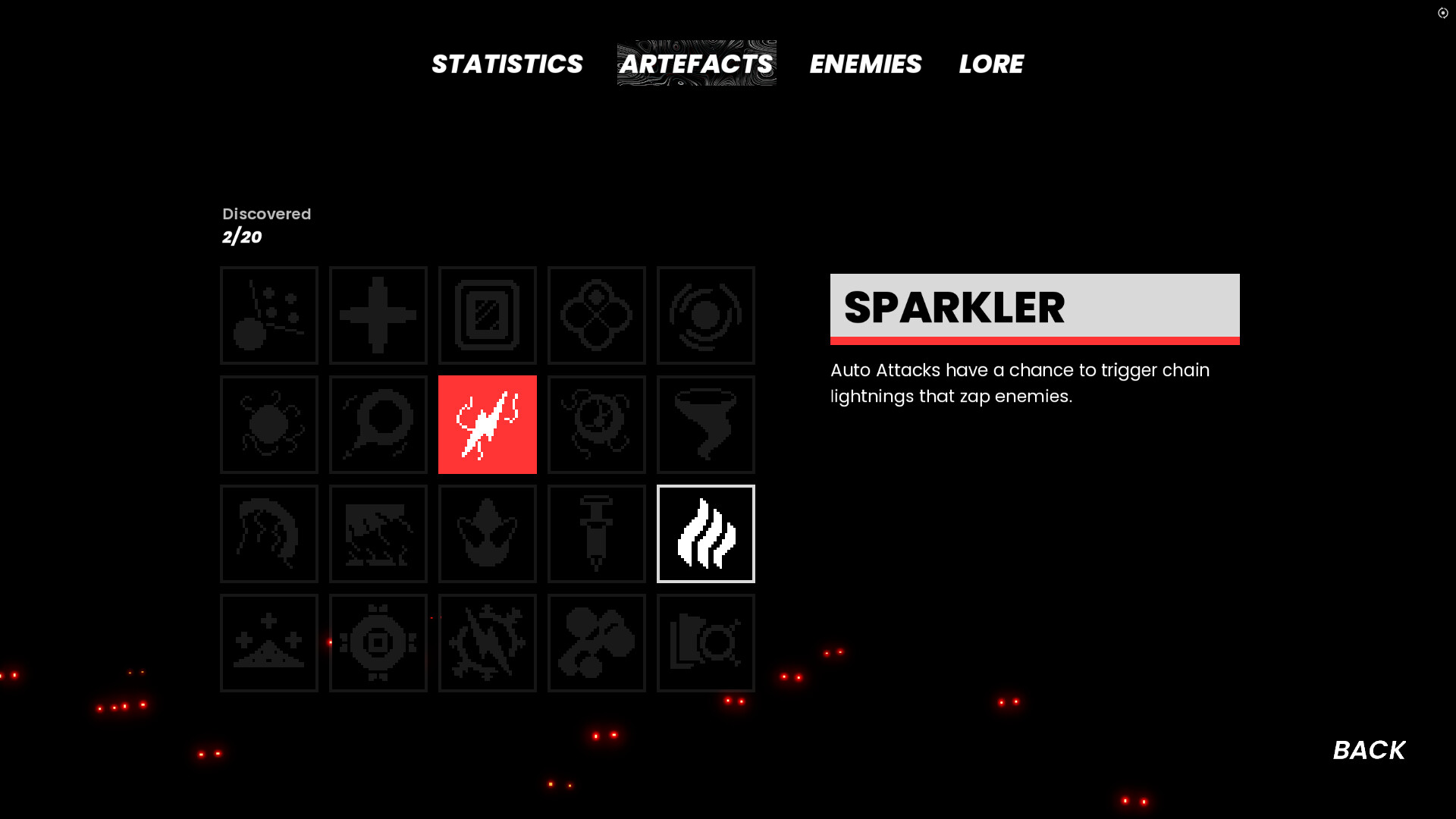Image resolution: width=1456 pixels, height=819 pixels.
Task: Select the four-petal clover artefact icon
Action: pos(596,315)
